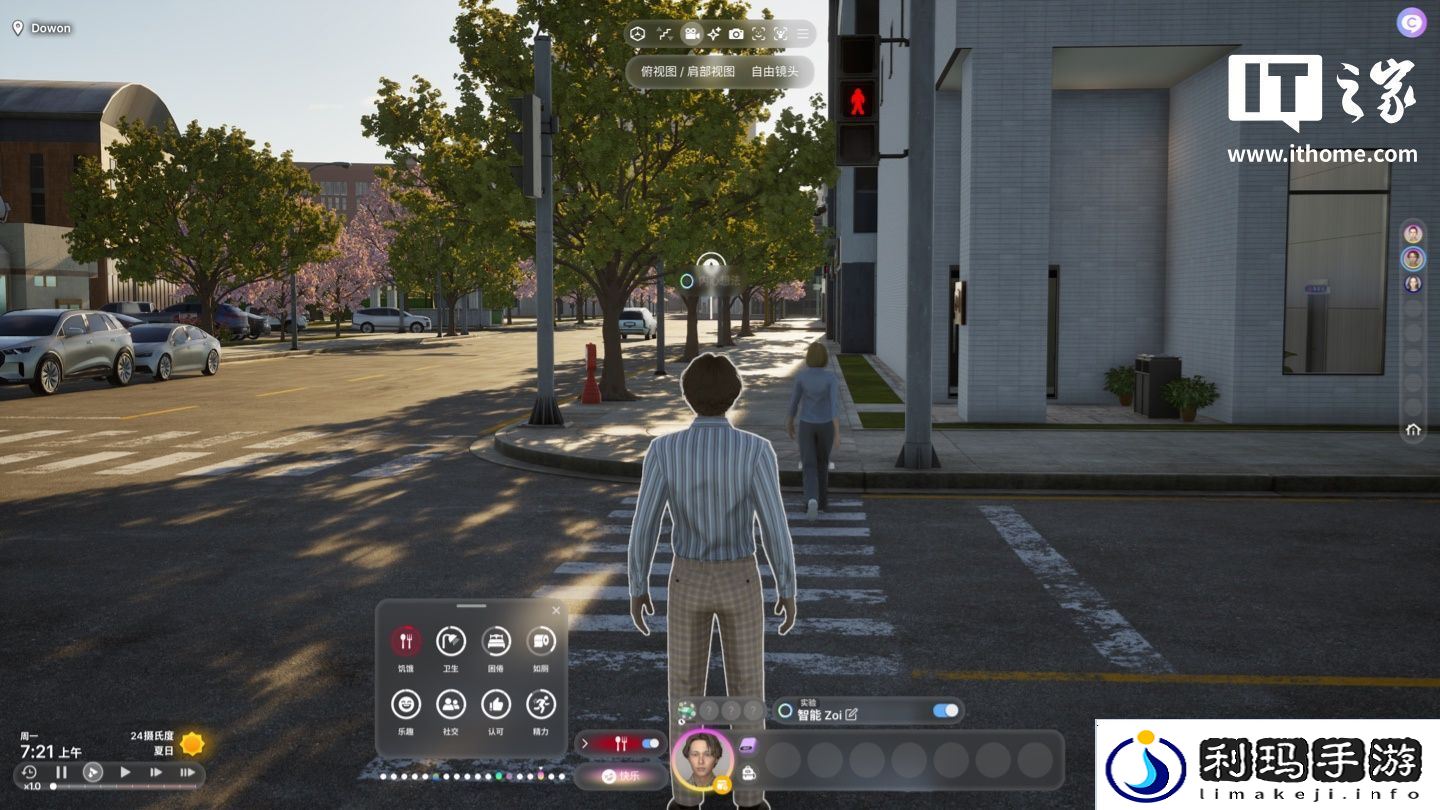Select the sleep (困倦) bed icon
This screenshot has height=810, width=1440.
496,641
